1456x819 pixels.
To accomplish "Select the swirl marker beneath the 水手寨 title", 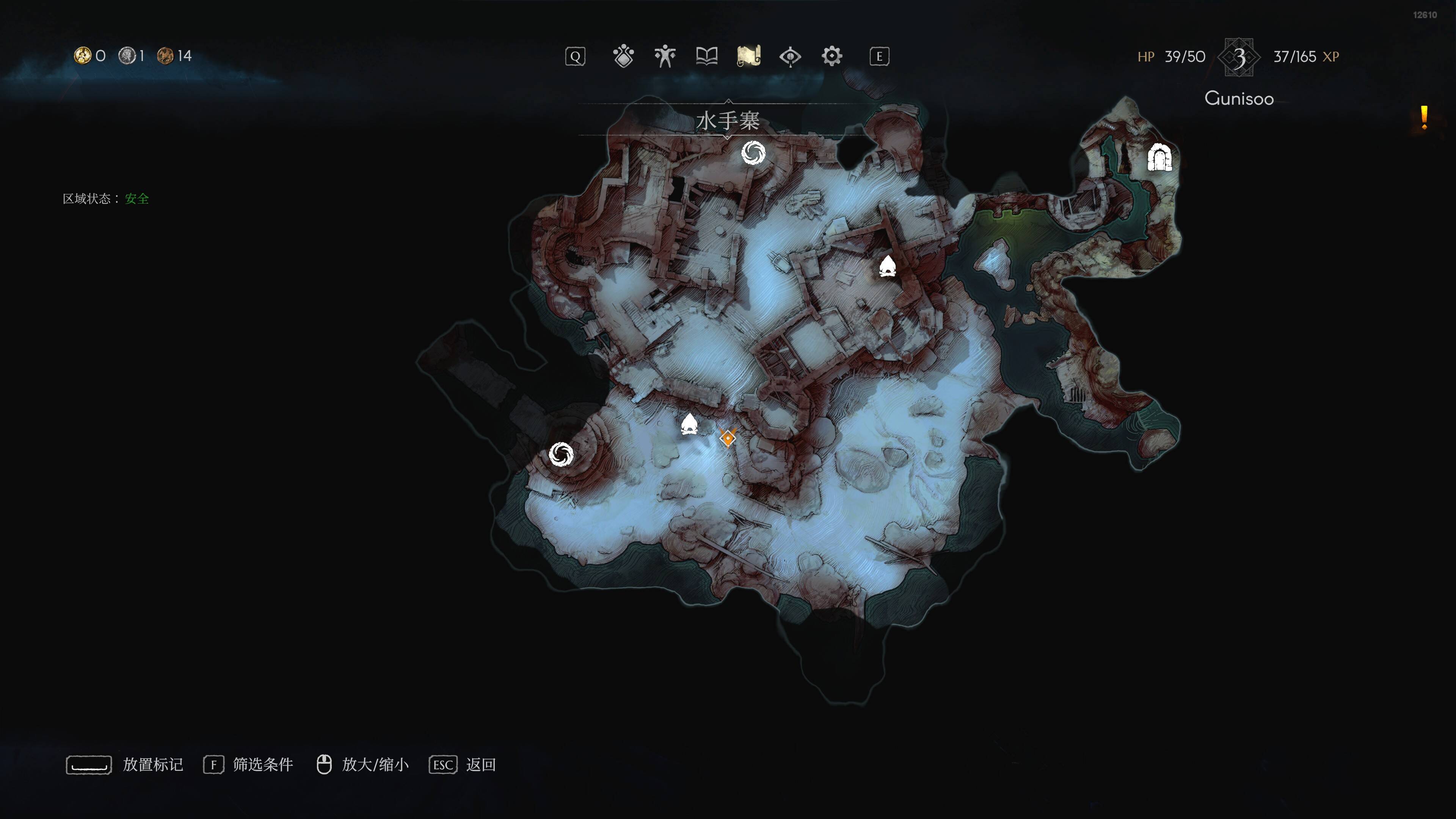I will (x=753, y=152).
